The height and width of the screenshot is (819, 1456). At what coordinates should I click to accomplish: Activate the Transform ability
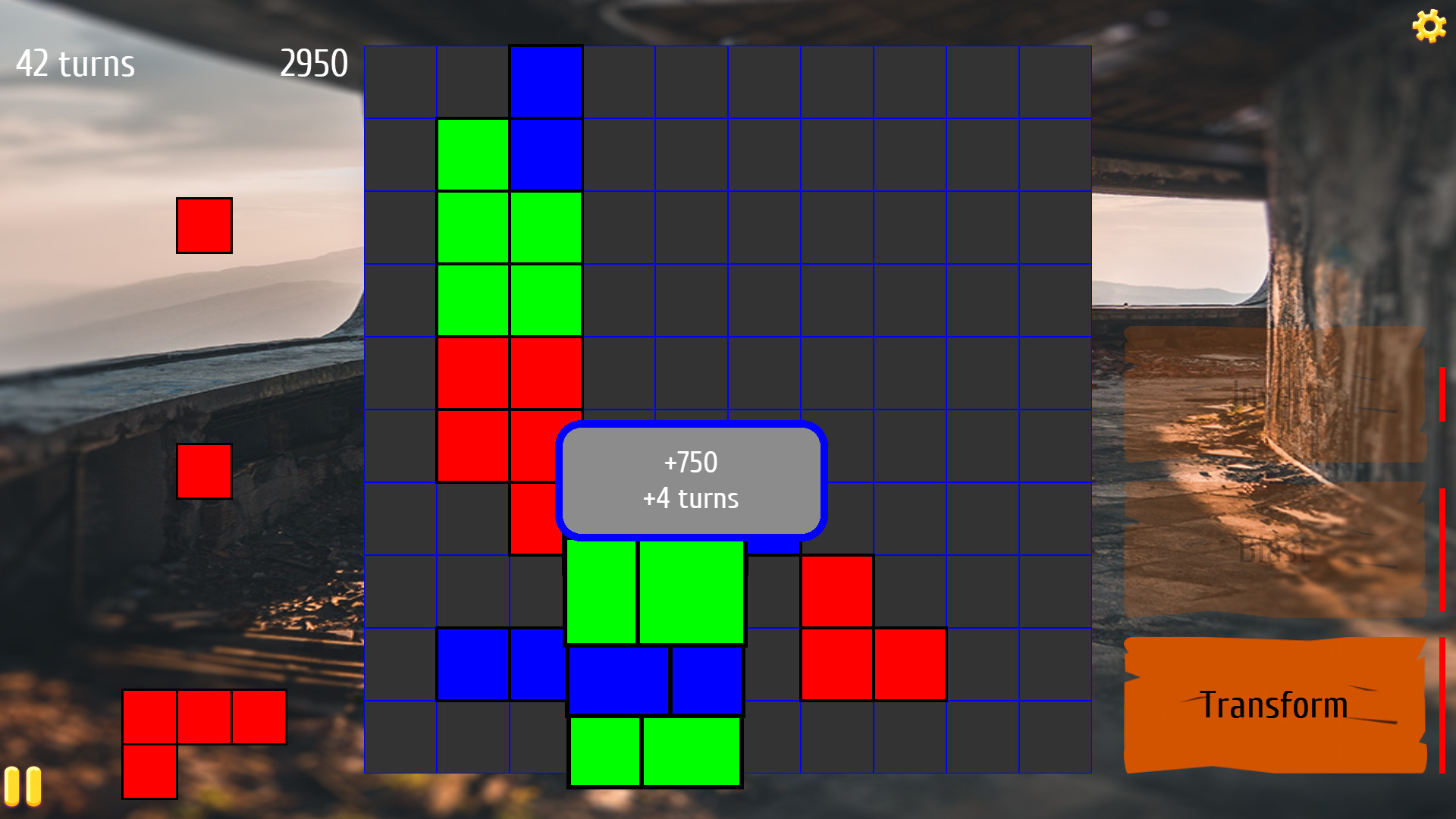pos(1273,704)
